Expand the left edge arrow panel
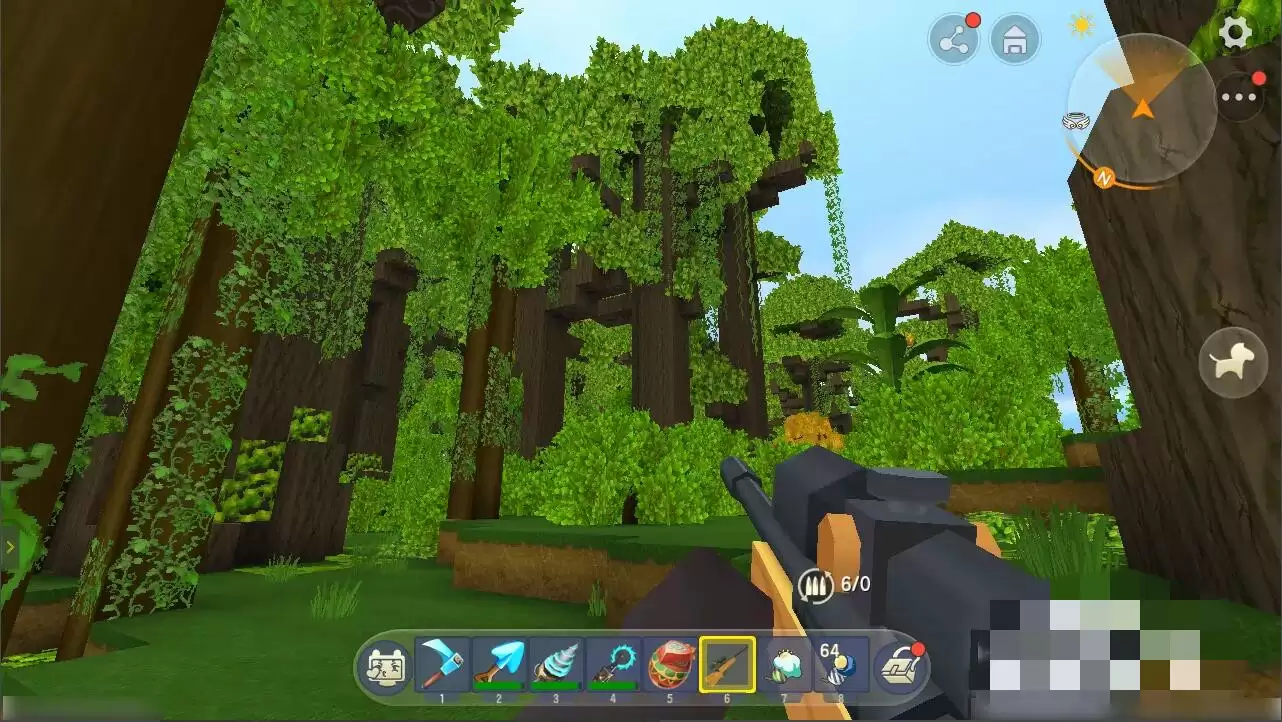 click(x=9, y=547)
